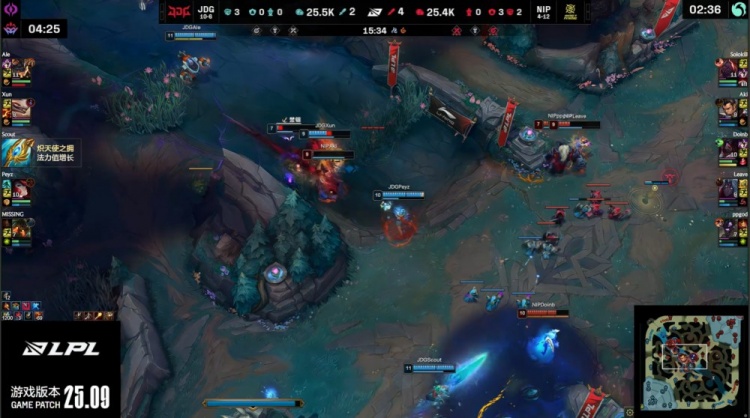Select Aki's champion portrait
This screenshot has height=418, width=750.
pyautogui.click(x=728, y=110)
